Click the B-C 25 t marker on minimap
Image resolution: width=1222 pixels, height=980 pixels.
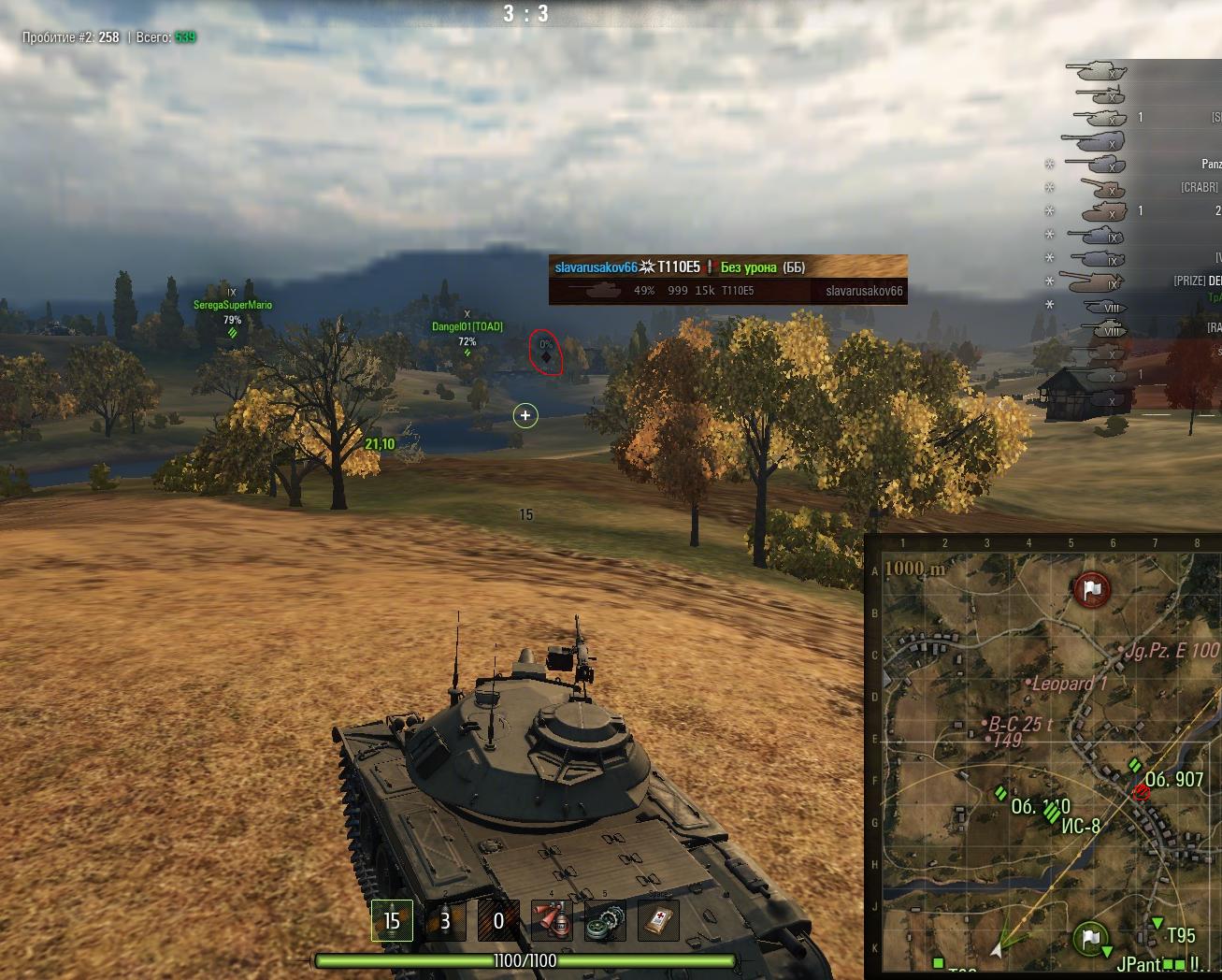pos(1020,724)
